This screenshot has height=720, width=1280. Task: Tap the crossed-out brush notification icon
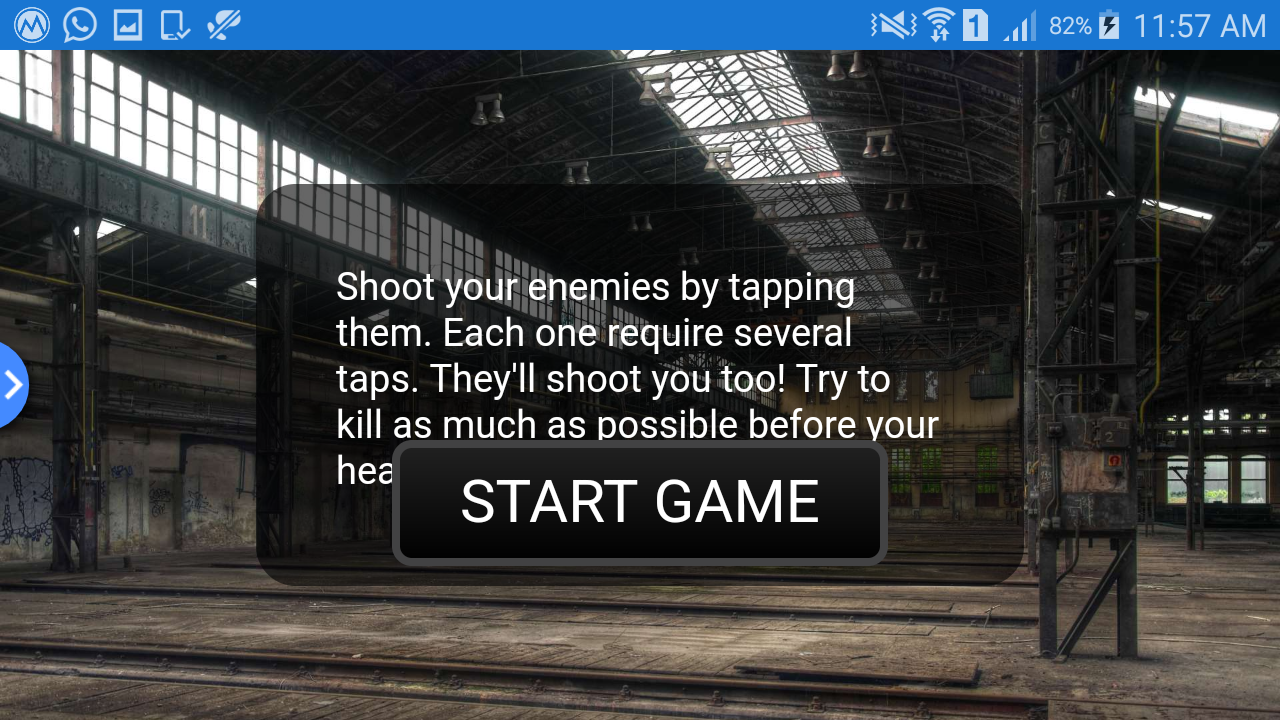[222, 25]
